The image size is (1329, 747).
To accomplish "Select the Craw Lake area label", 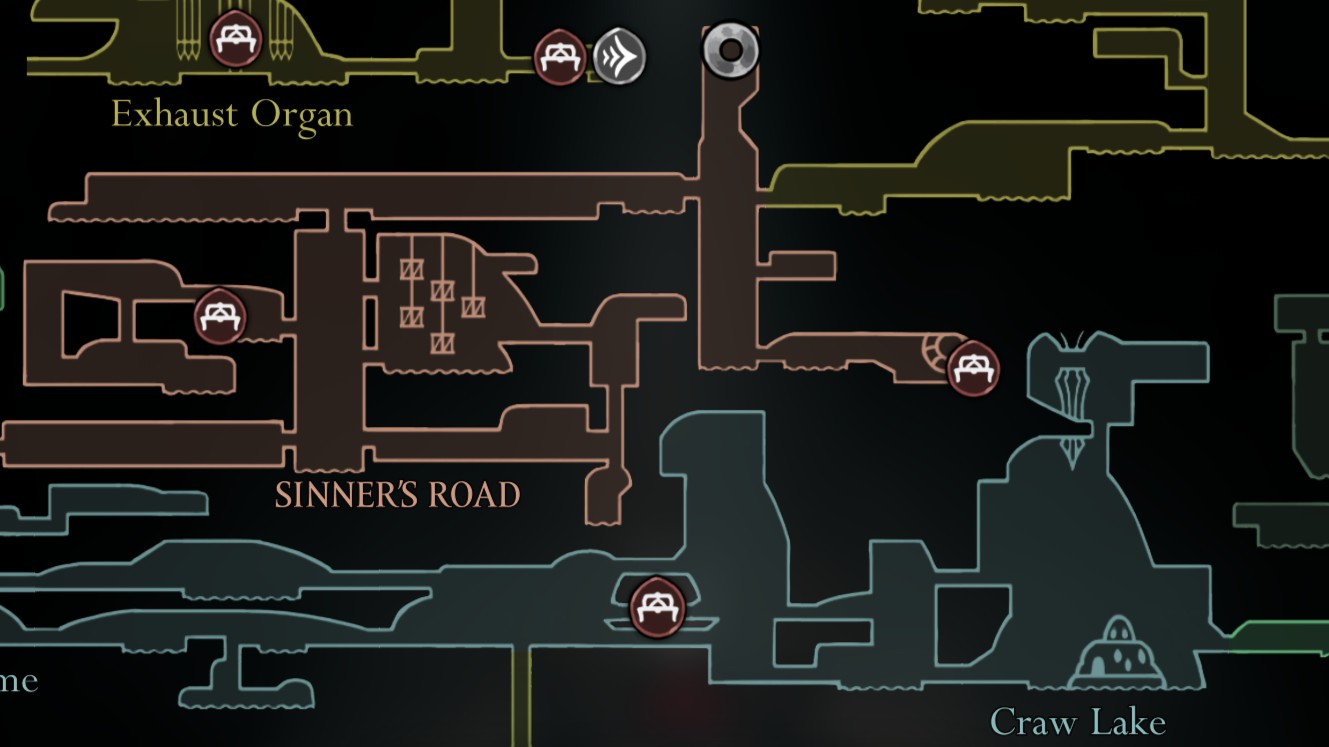I will coord(1078,720).
